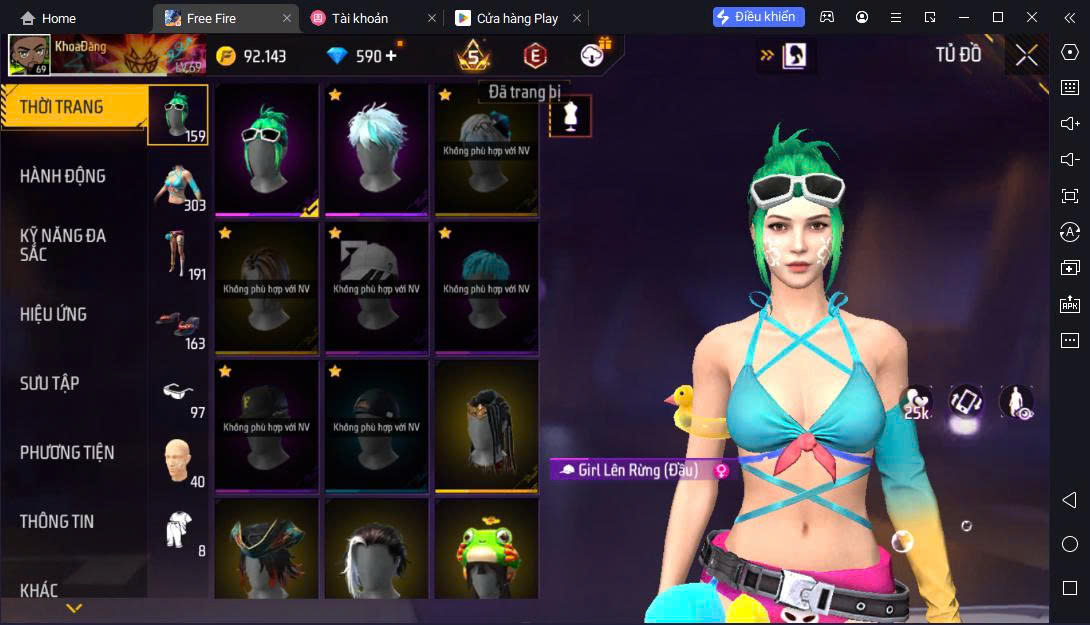Open the THỜI TRANG category

click(x=62, y=107)
